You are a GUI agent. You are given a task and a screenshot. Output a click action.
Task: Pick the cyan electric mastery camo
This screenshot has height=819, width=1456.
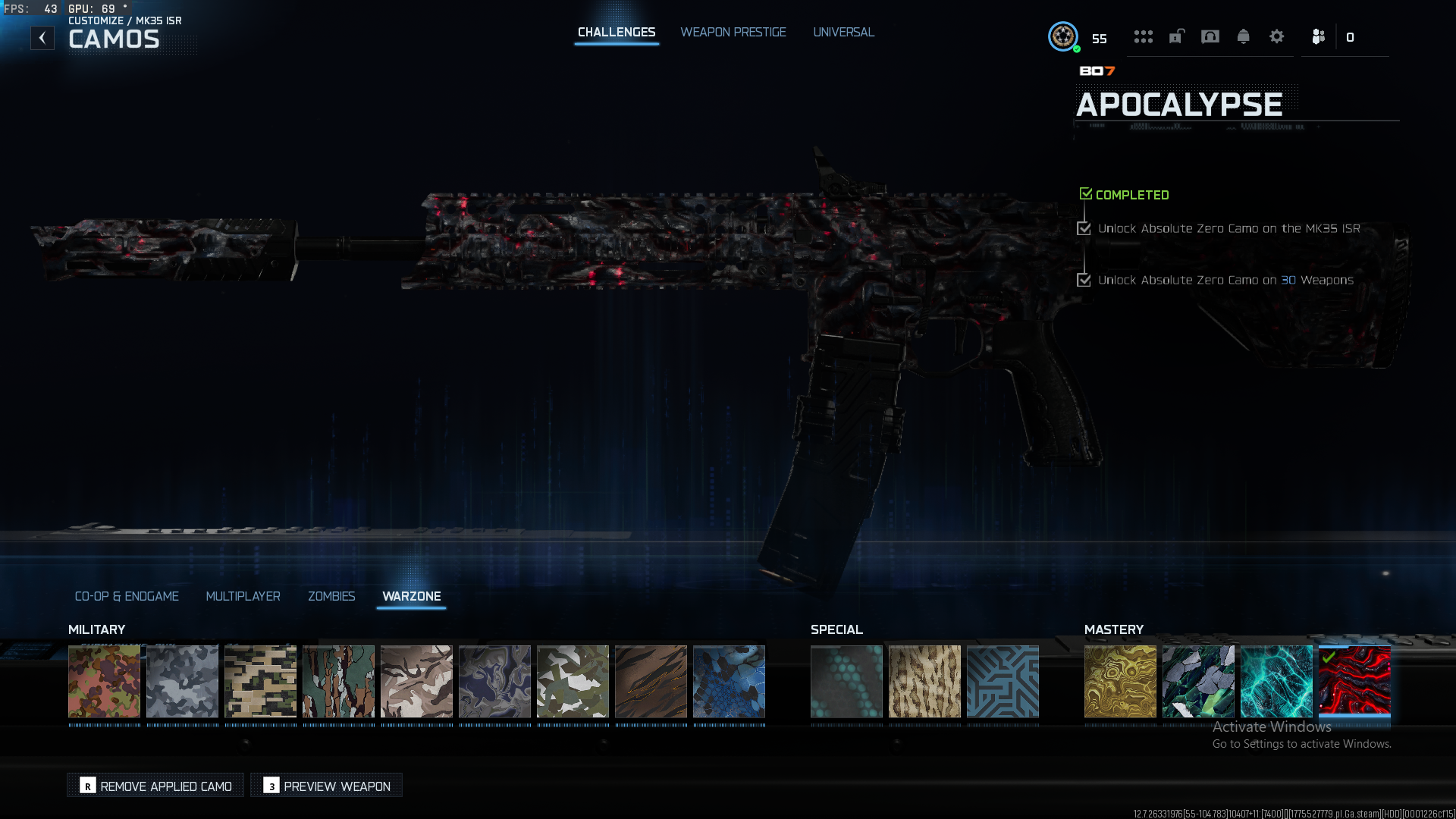click(x=1276, y=681)
